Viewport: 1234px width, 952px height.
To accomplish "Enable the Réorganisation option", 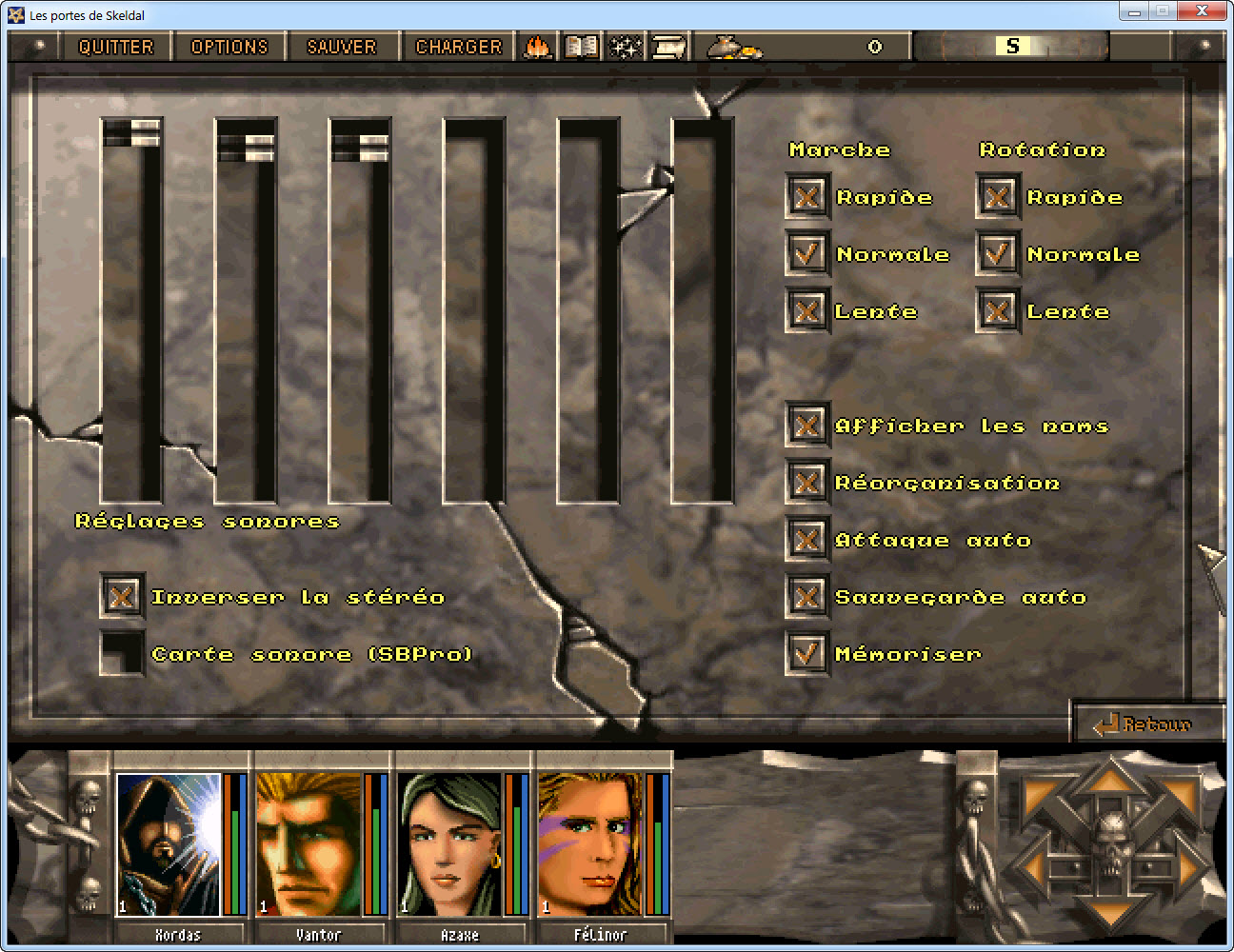I will (807, 483).
